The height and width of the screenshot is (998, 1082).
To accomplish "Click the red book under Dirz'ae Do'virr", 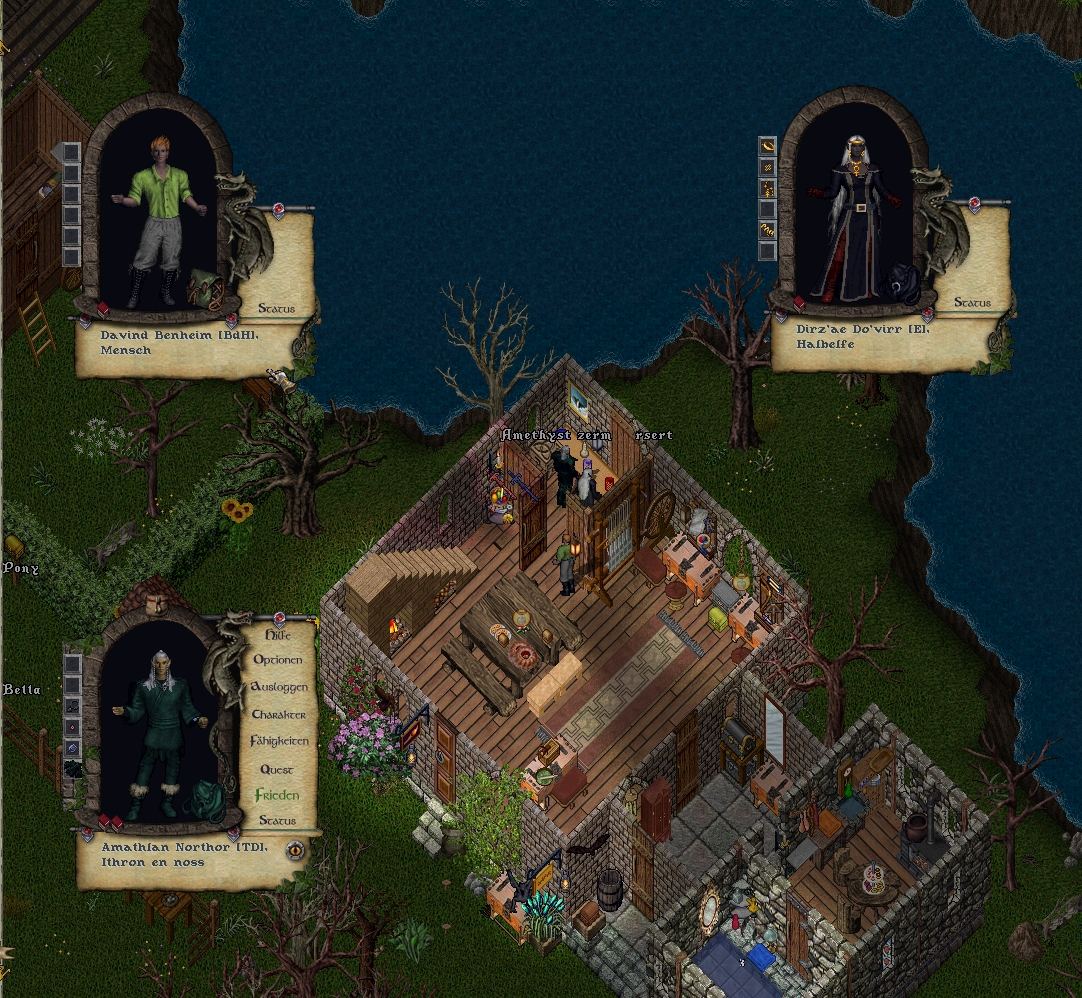I will pos(799,302).
